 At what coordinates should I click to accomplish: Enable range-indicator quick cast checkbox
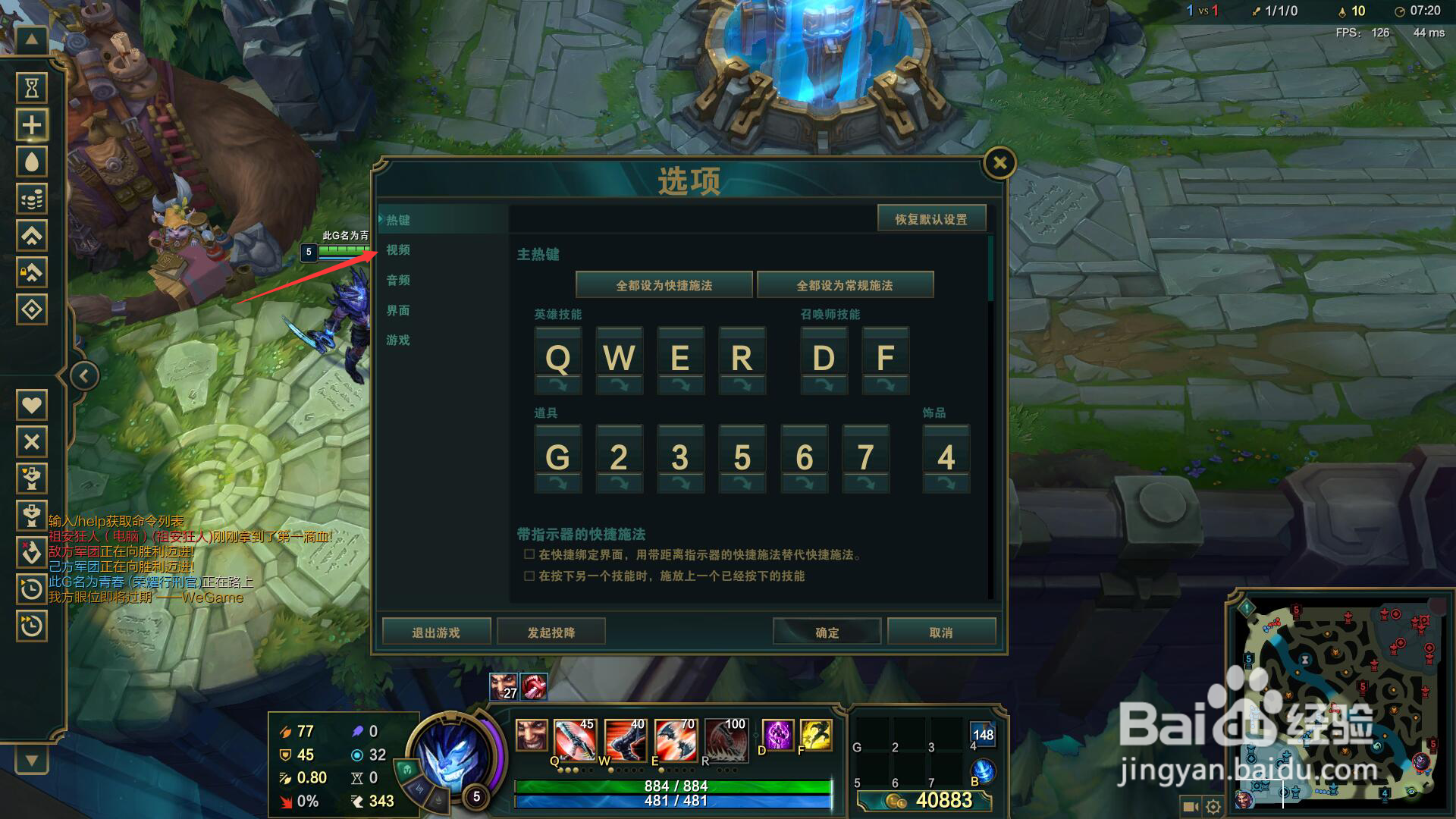coord(528,554)
